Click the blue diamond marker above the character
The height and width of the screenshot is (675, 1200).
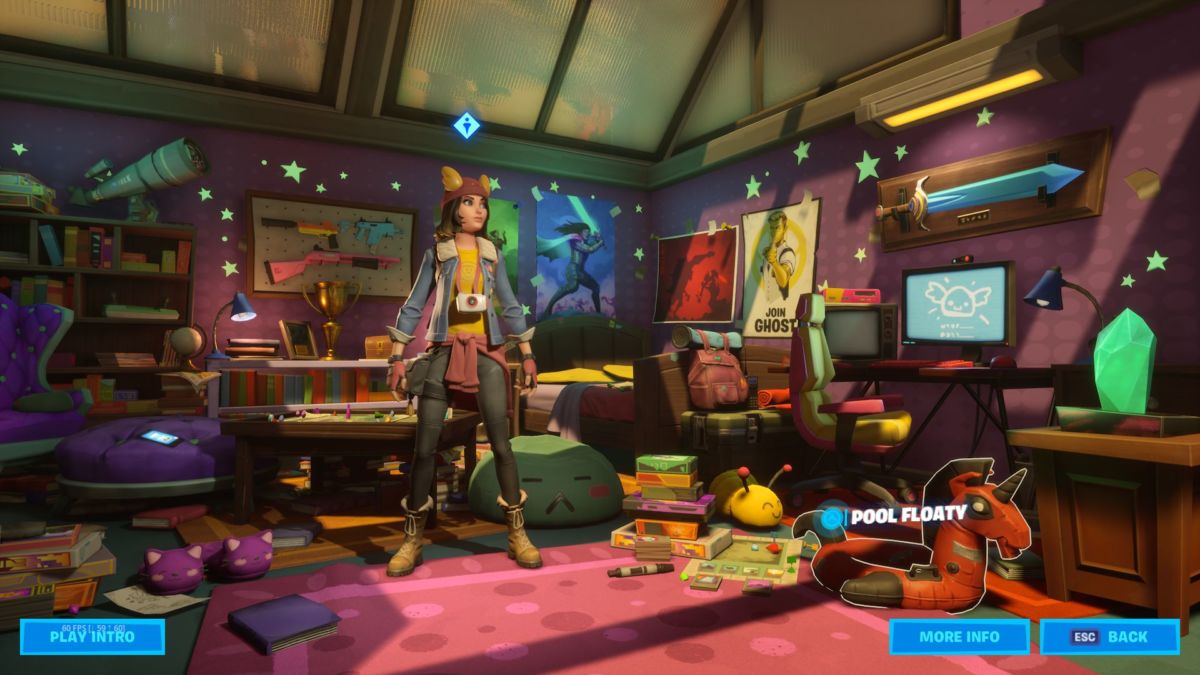click(x=466, y=126)
